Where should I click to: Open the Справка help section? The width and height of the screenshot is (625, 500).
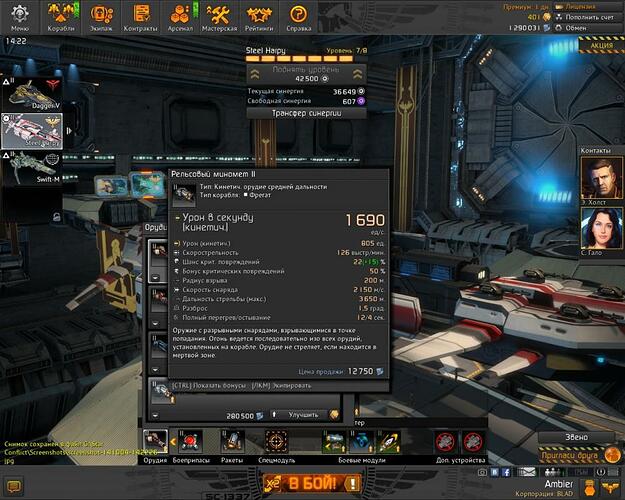[297, 16]
